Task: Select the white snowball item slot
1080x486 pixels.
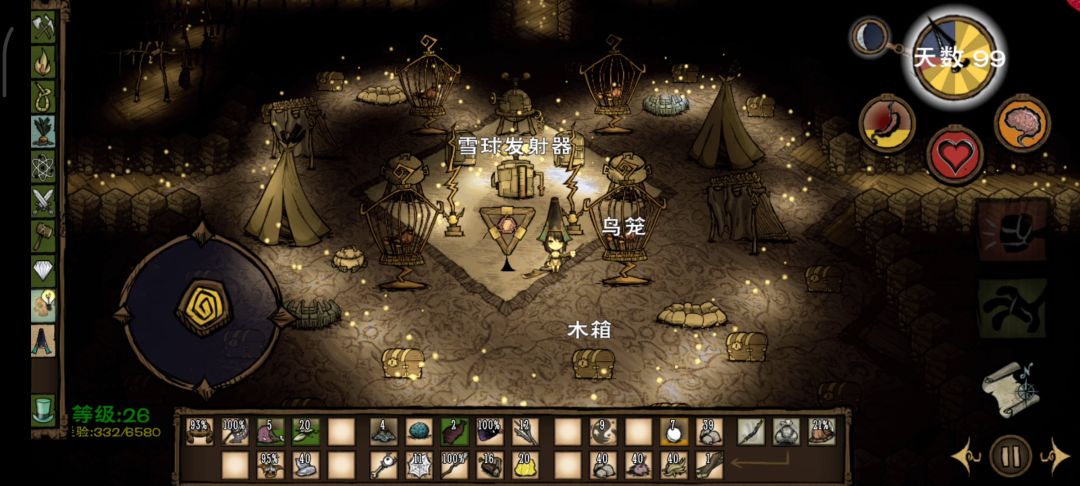Action: [672, 431]
